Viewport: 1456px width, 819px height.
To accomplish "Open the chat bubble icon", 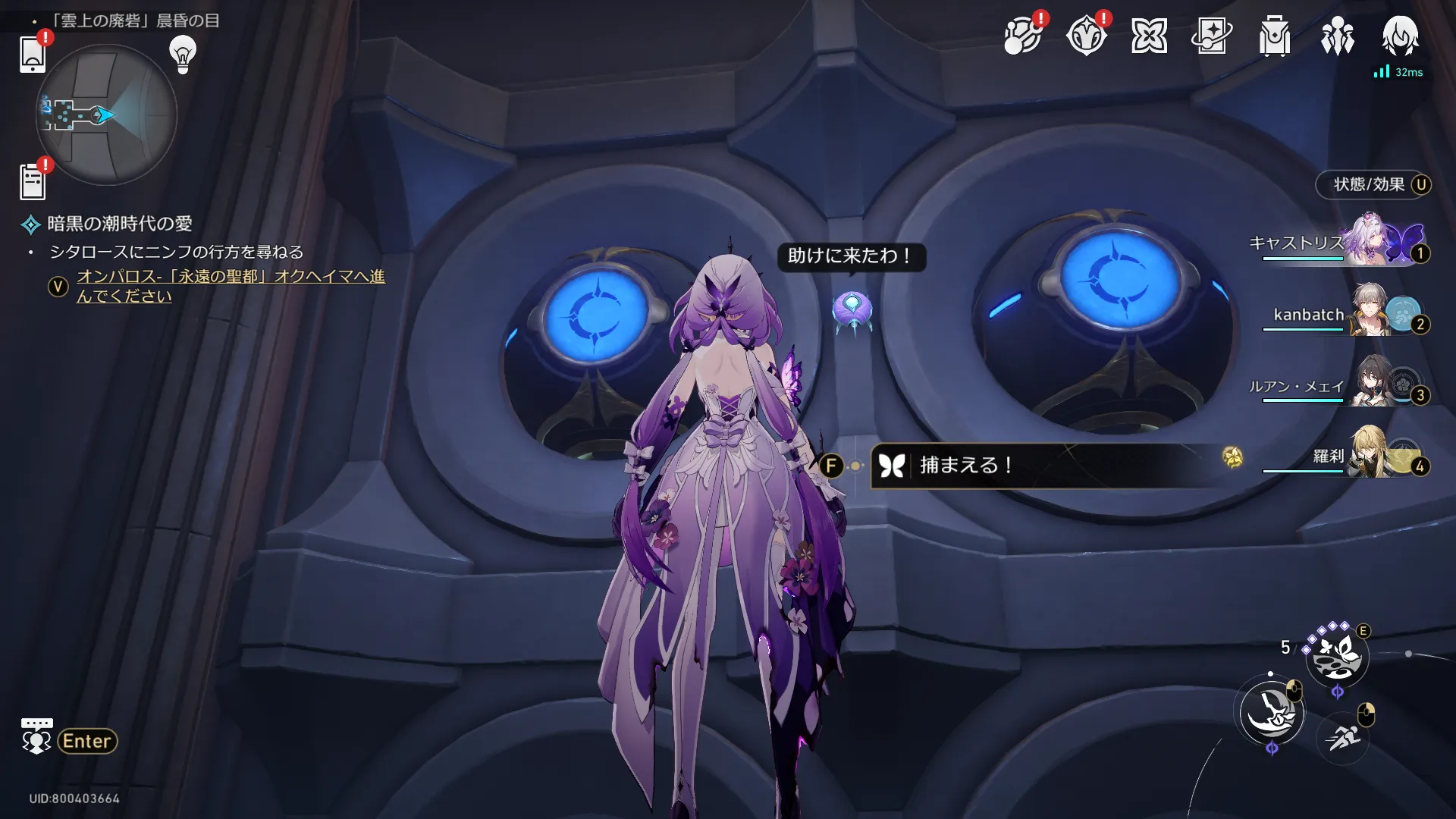I will click(36, 736).
